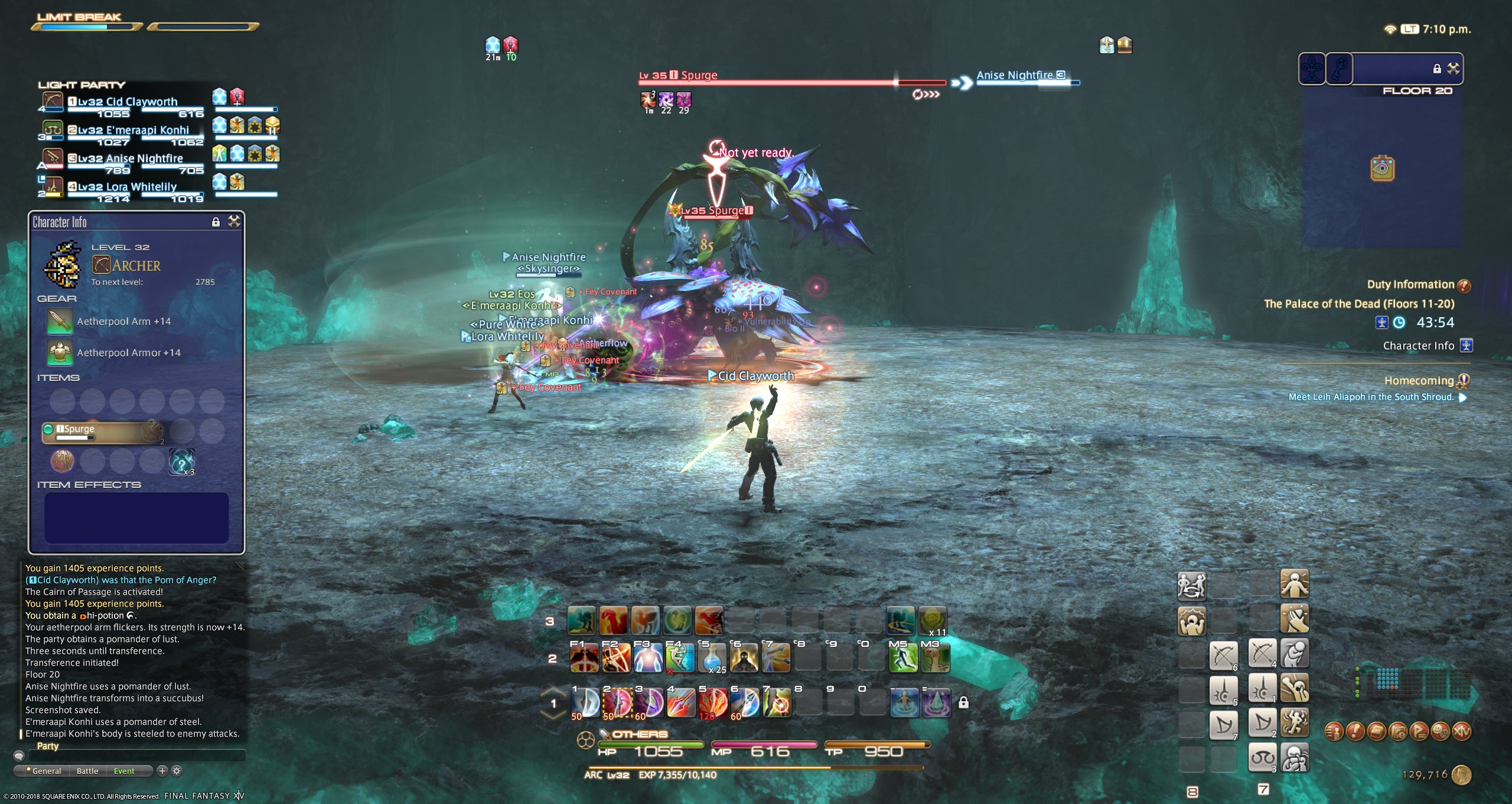Select the Aetherpool Armor gear icon
This screenshot has height=804, width=1512.
(60, 353)
